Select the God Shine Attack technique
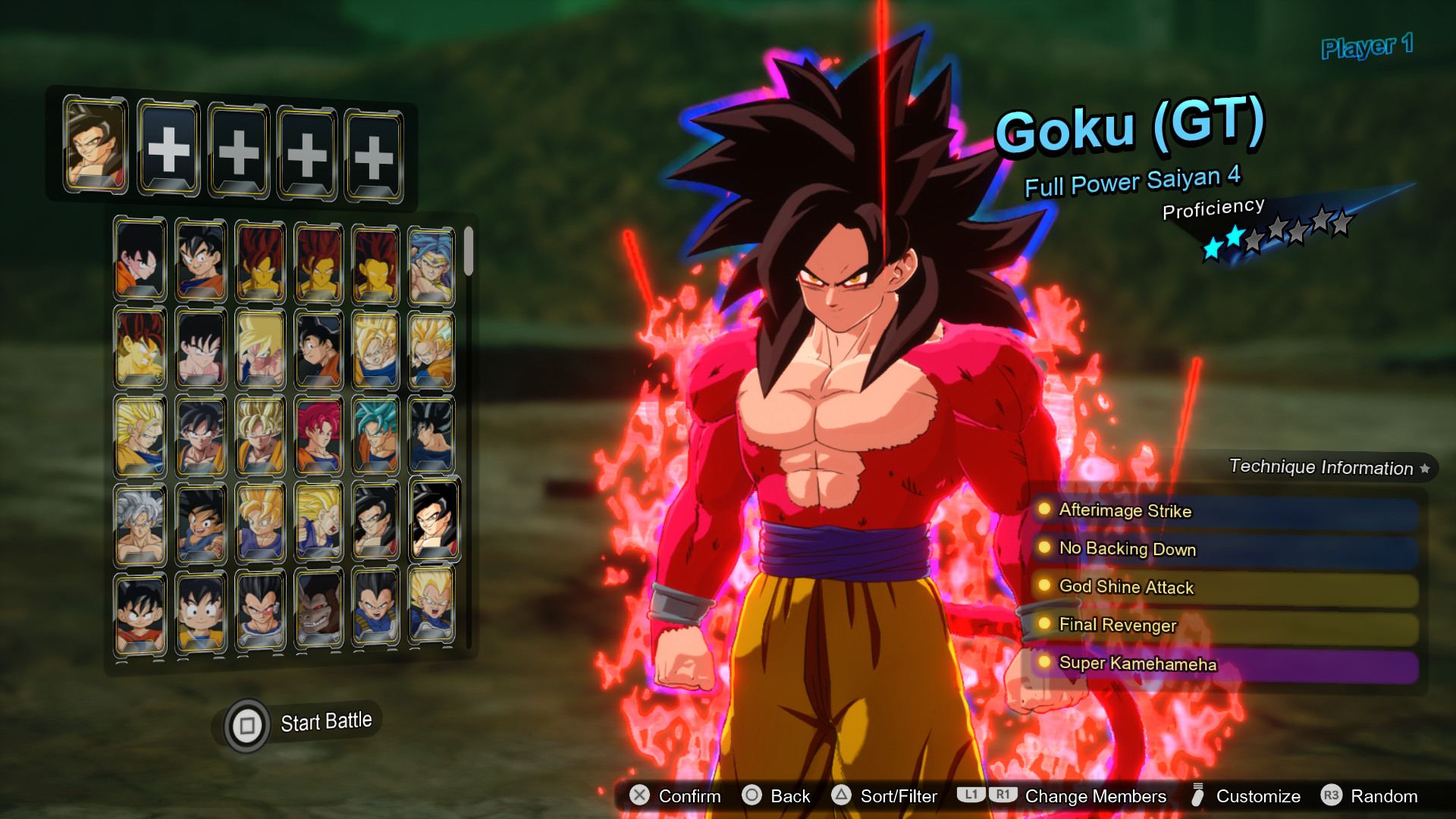Viewport: 1456px width, 819px height. [x=1126, y=587]
